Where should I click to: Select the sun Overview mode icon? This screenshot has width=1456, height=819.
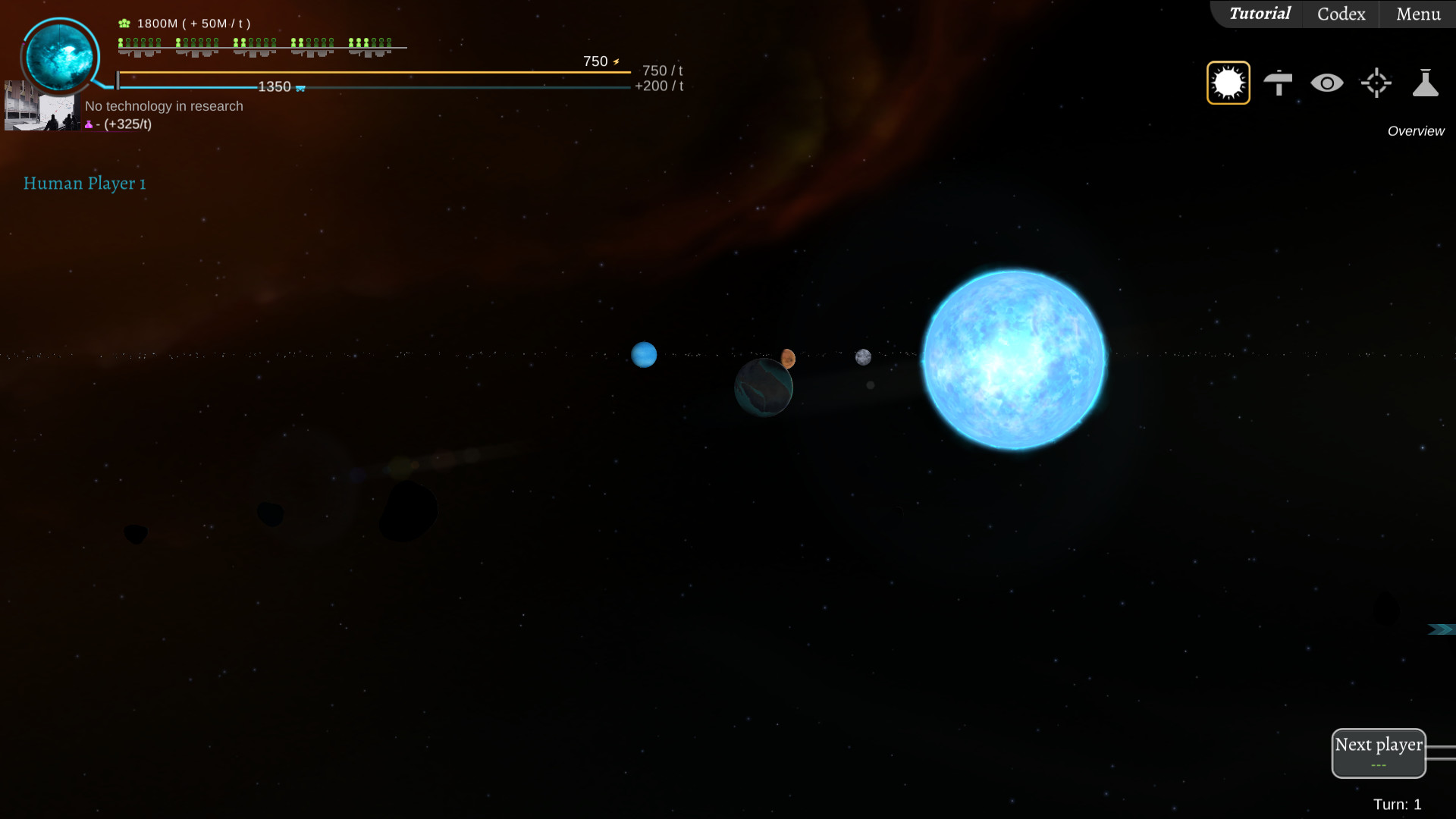tap(1228, 82)
